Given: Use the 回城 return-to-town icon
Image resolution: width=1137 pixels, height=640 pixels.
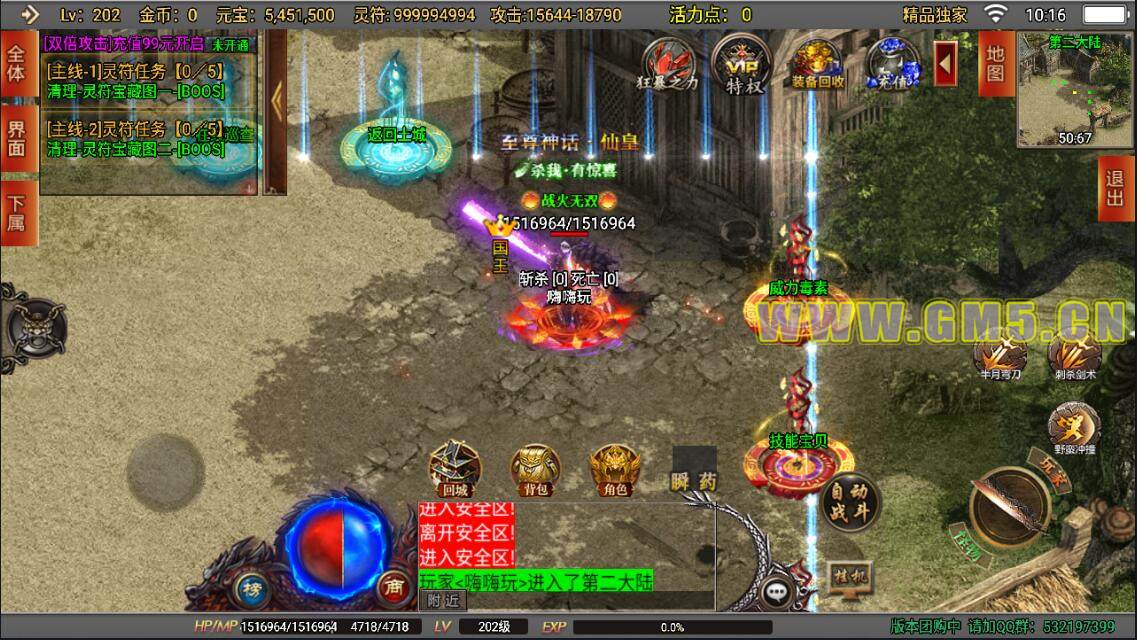Looking at the screenshot, I should 455,468.
